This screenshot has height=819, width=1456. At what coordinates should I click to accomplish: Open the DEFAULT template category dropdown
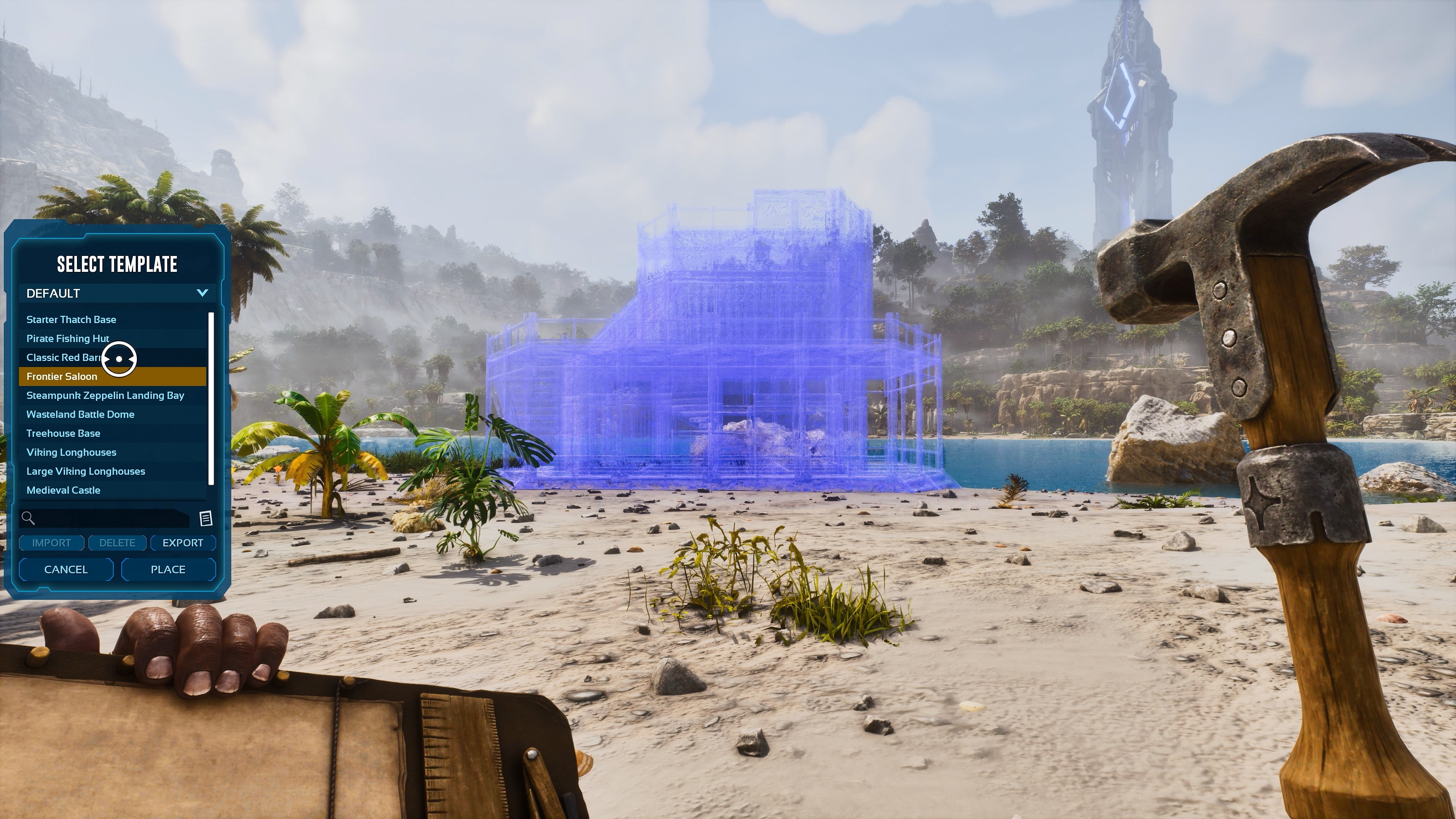(x=102, y=293)
